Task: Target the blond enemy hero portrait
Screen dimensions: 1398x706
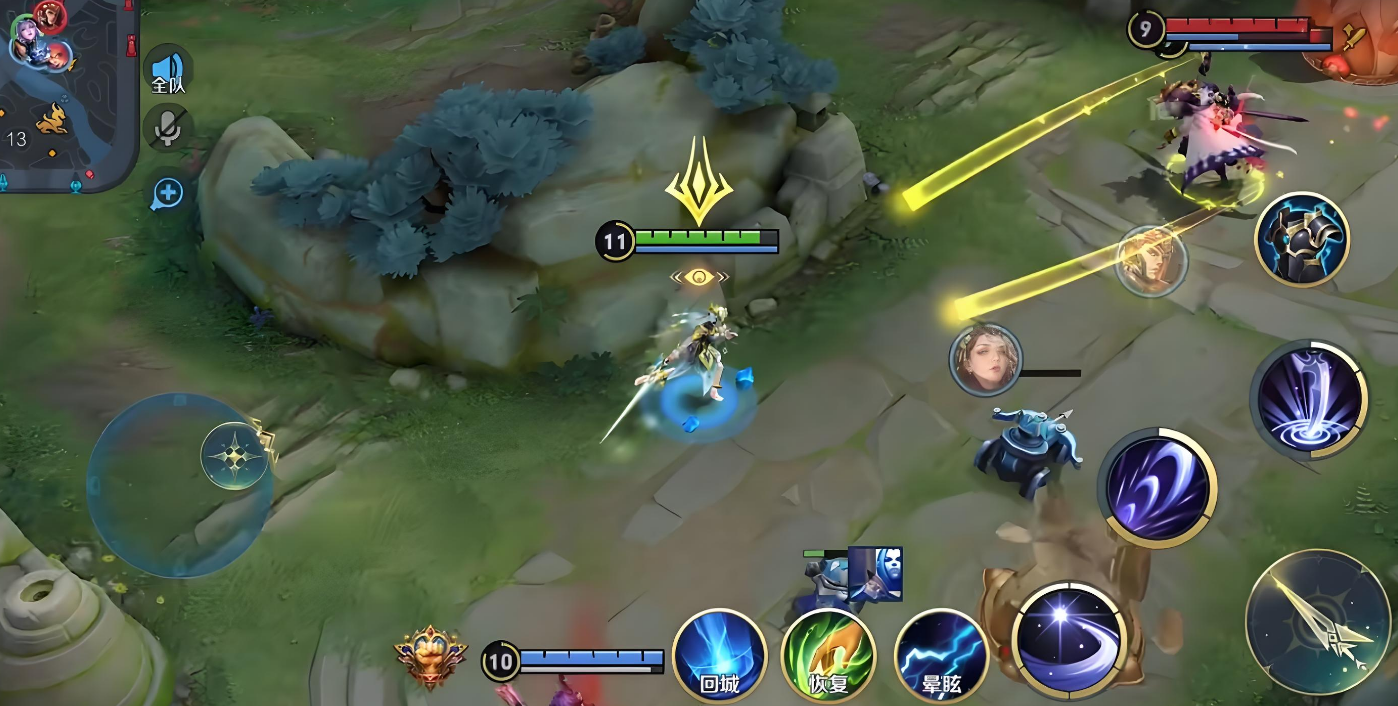Action: (1151, 261)
